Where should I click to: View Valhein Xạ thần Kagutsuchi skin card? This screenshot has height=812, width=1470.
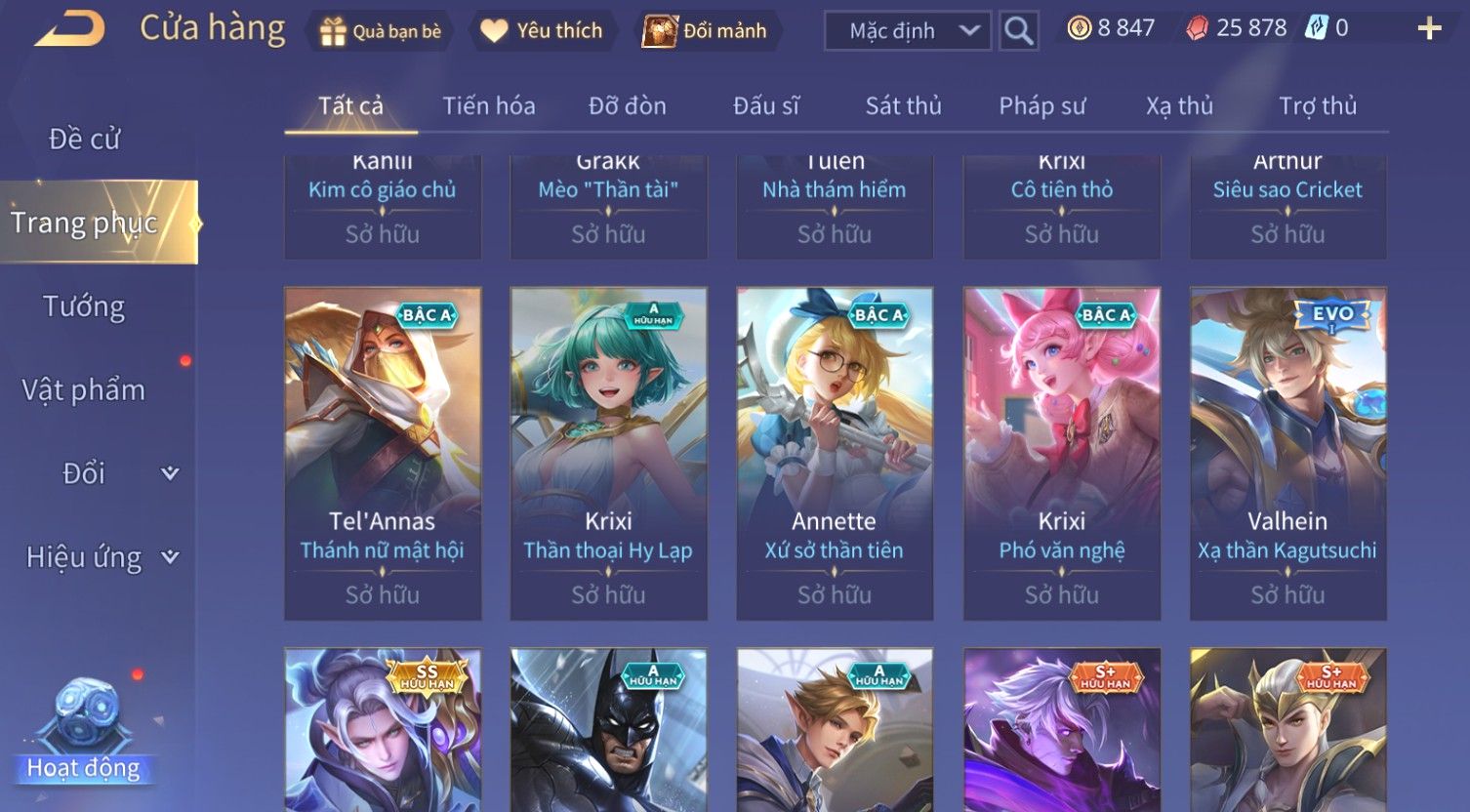1287,453
